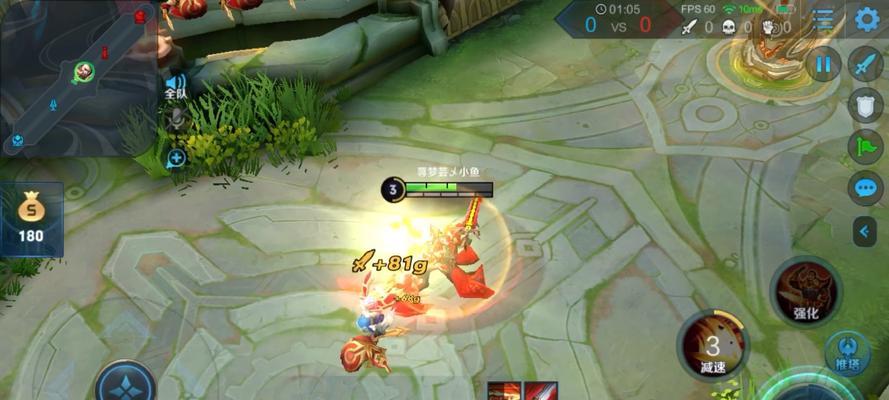Toggle the microphone icon
The width and height of the screenshot is (889, 400).
click(177, 121)
